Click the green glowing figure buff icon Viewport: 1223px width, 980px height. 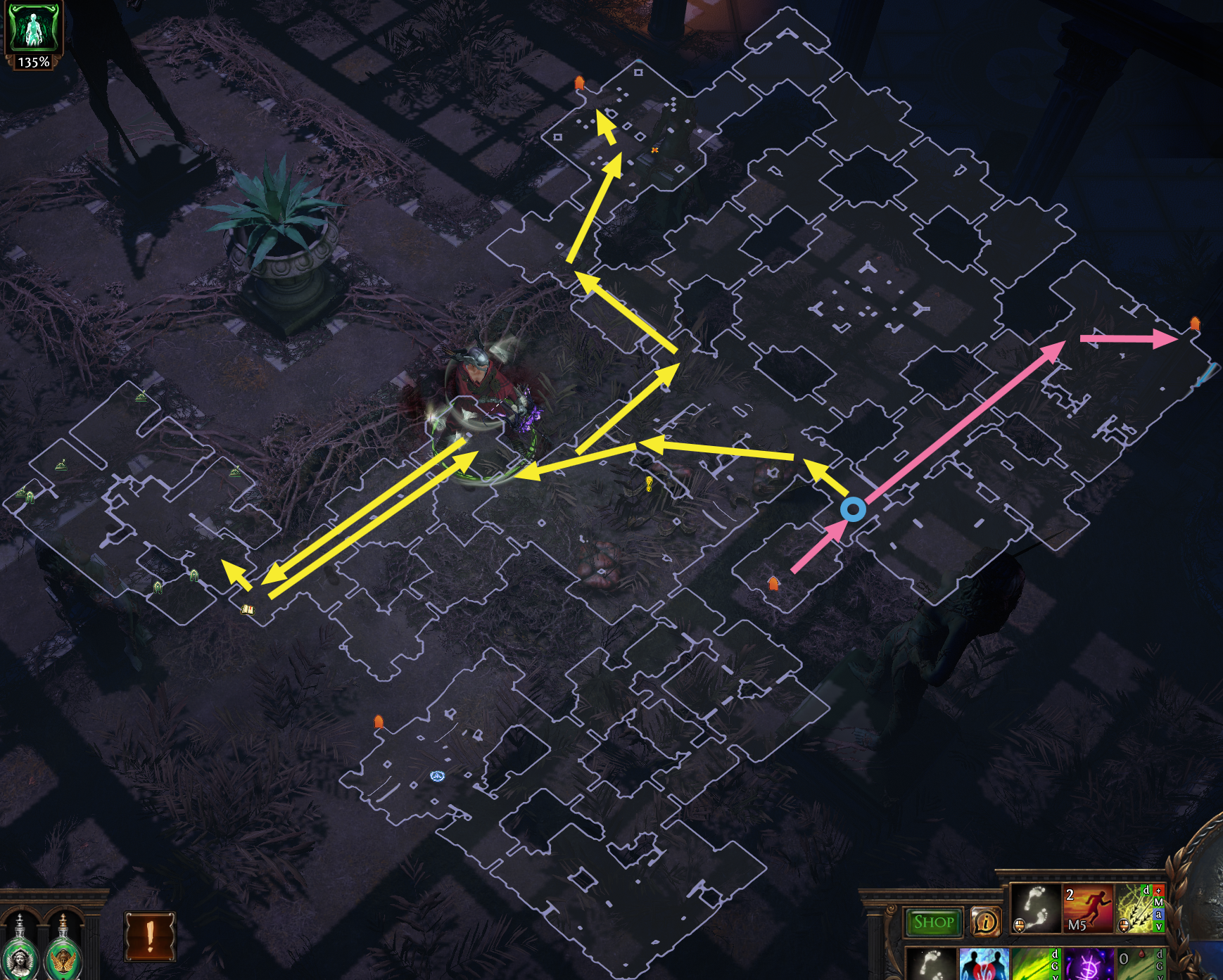click(x=33, y=28)
